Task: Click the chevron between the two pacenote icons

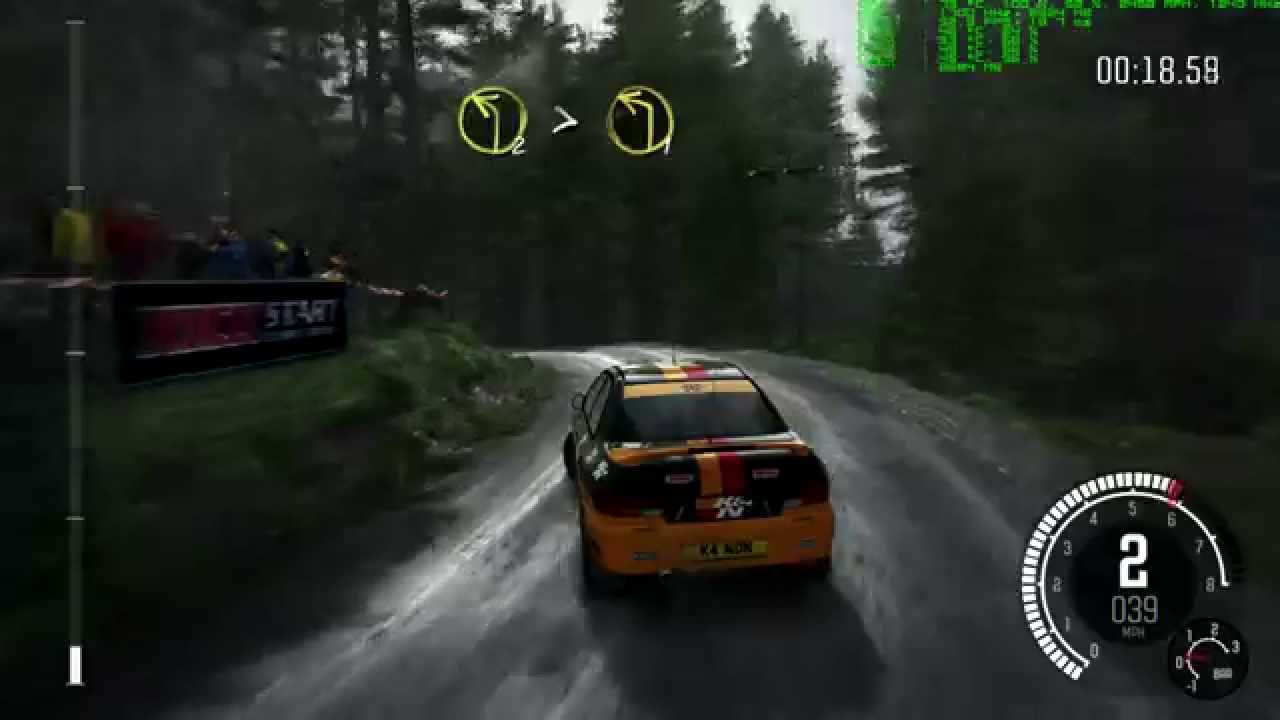Action: tap(565, 119)
